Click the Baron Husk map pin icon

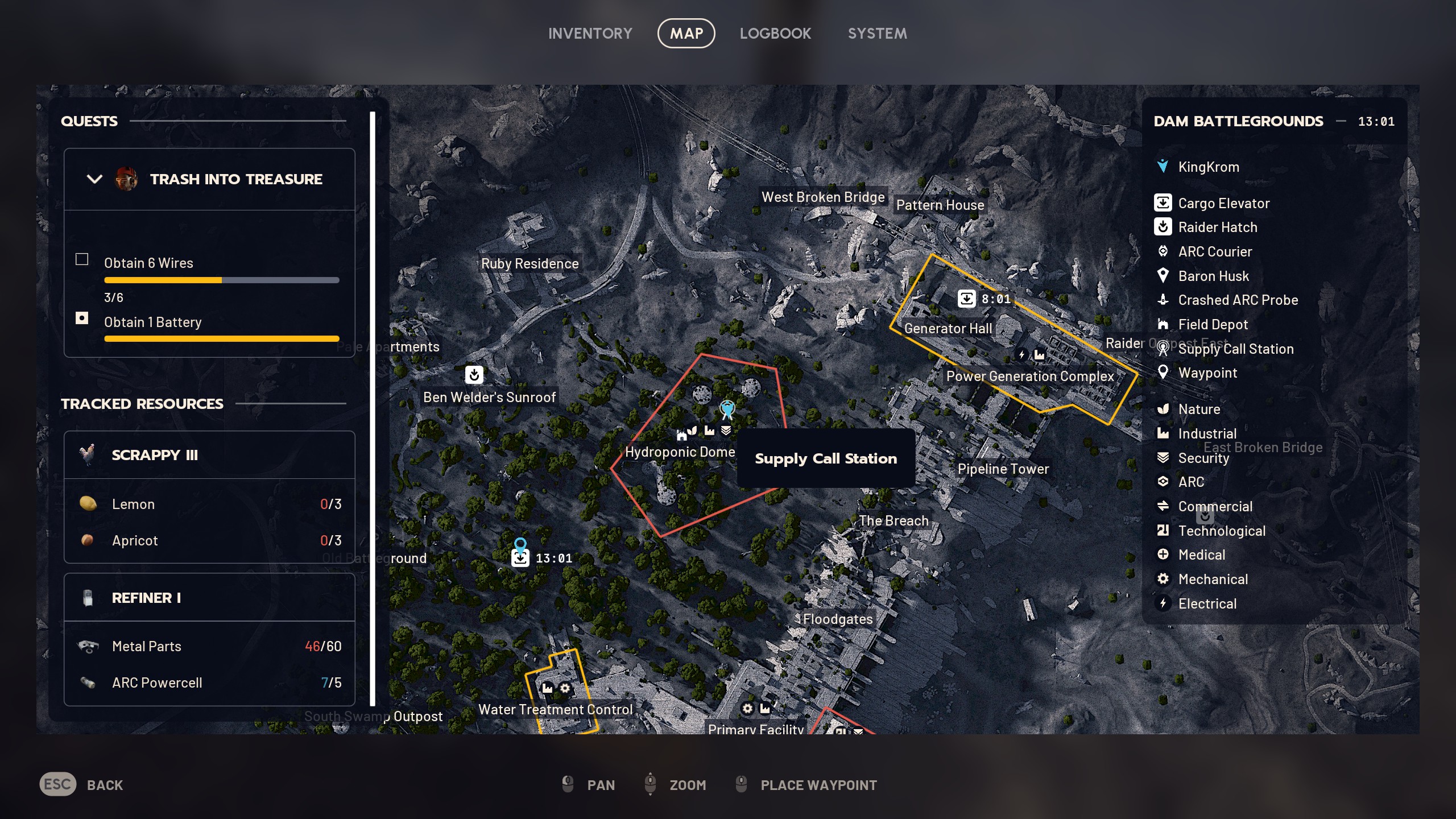pos(1163,276)
